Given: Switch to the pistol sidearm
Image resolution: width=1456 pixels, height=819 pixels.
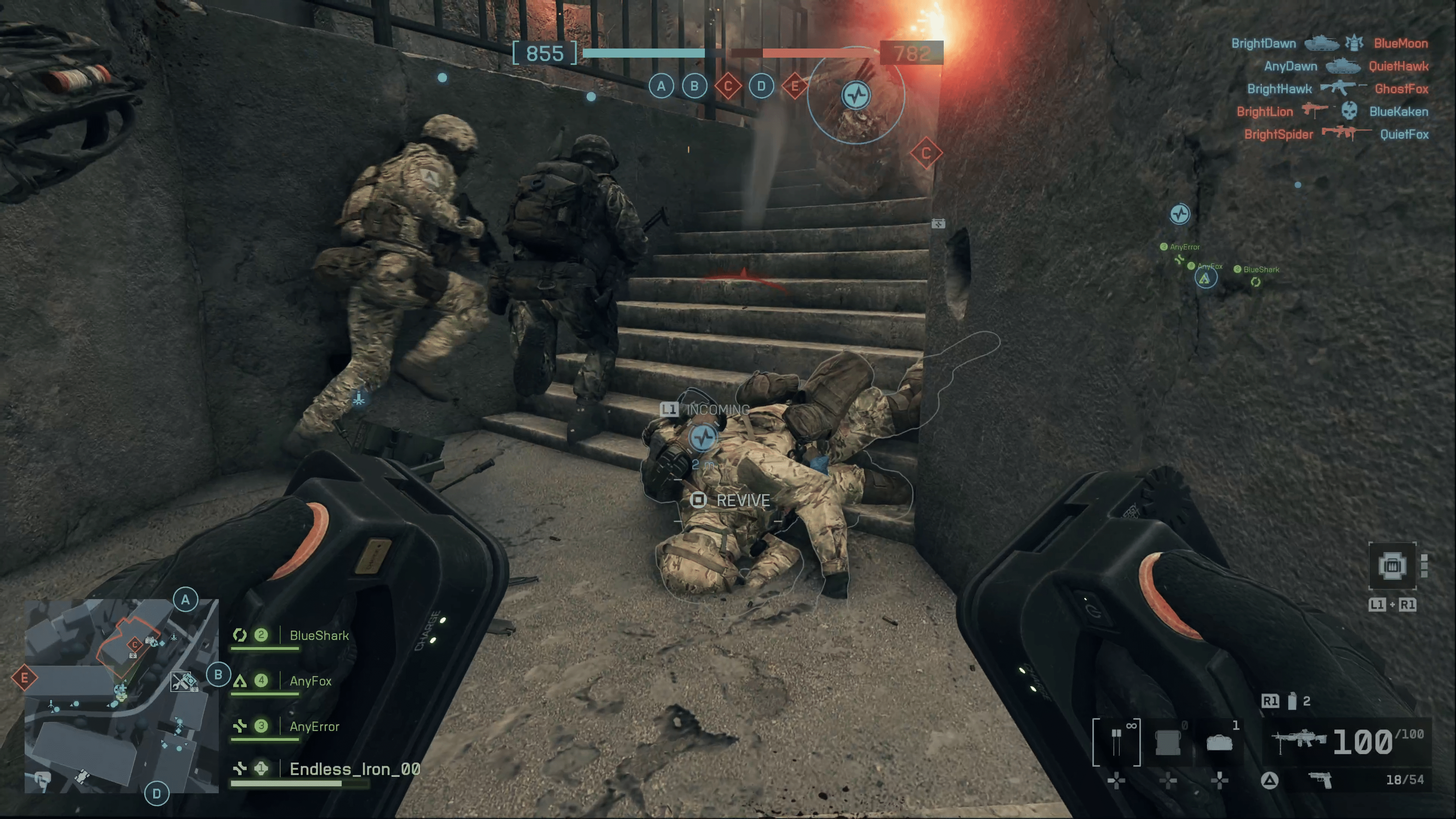Looking at the screenshot, I should point(1321,781).
